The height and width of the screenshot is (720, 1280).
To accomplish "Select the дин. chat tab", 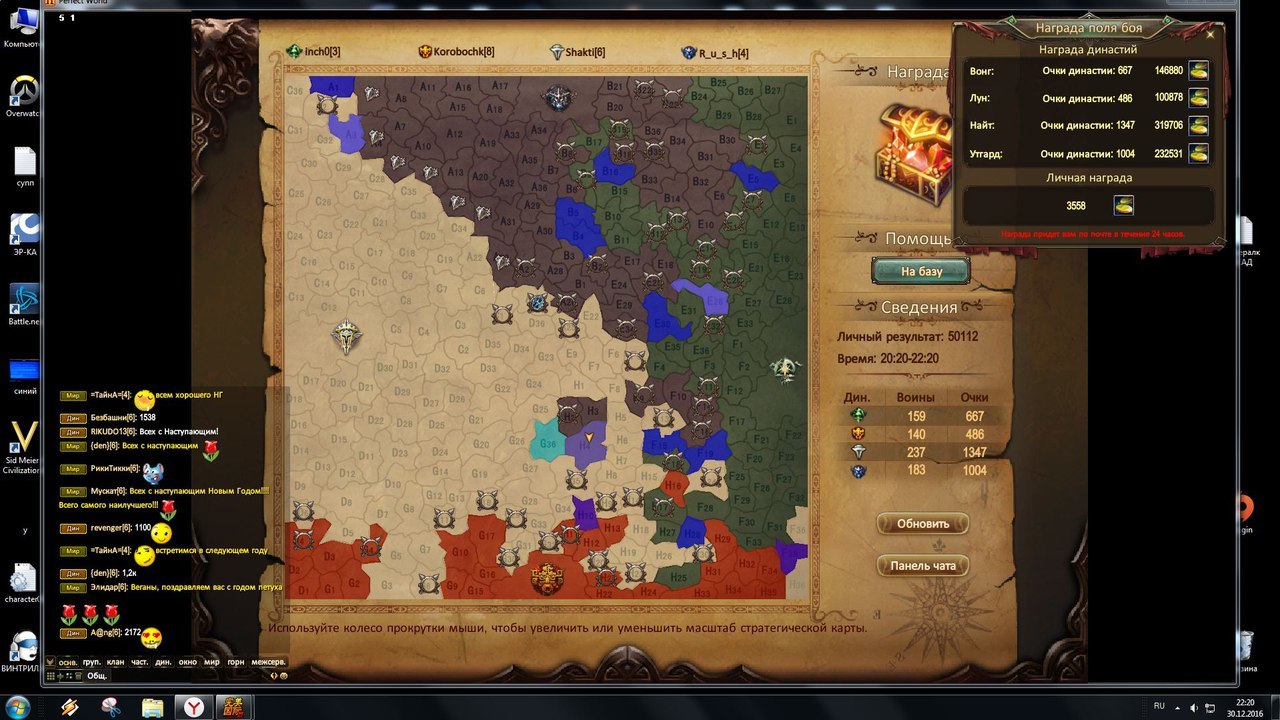I will tap(163, 662).
